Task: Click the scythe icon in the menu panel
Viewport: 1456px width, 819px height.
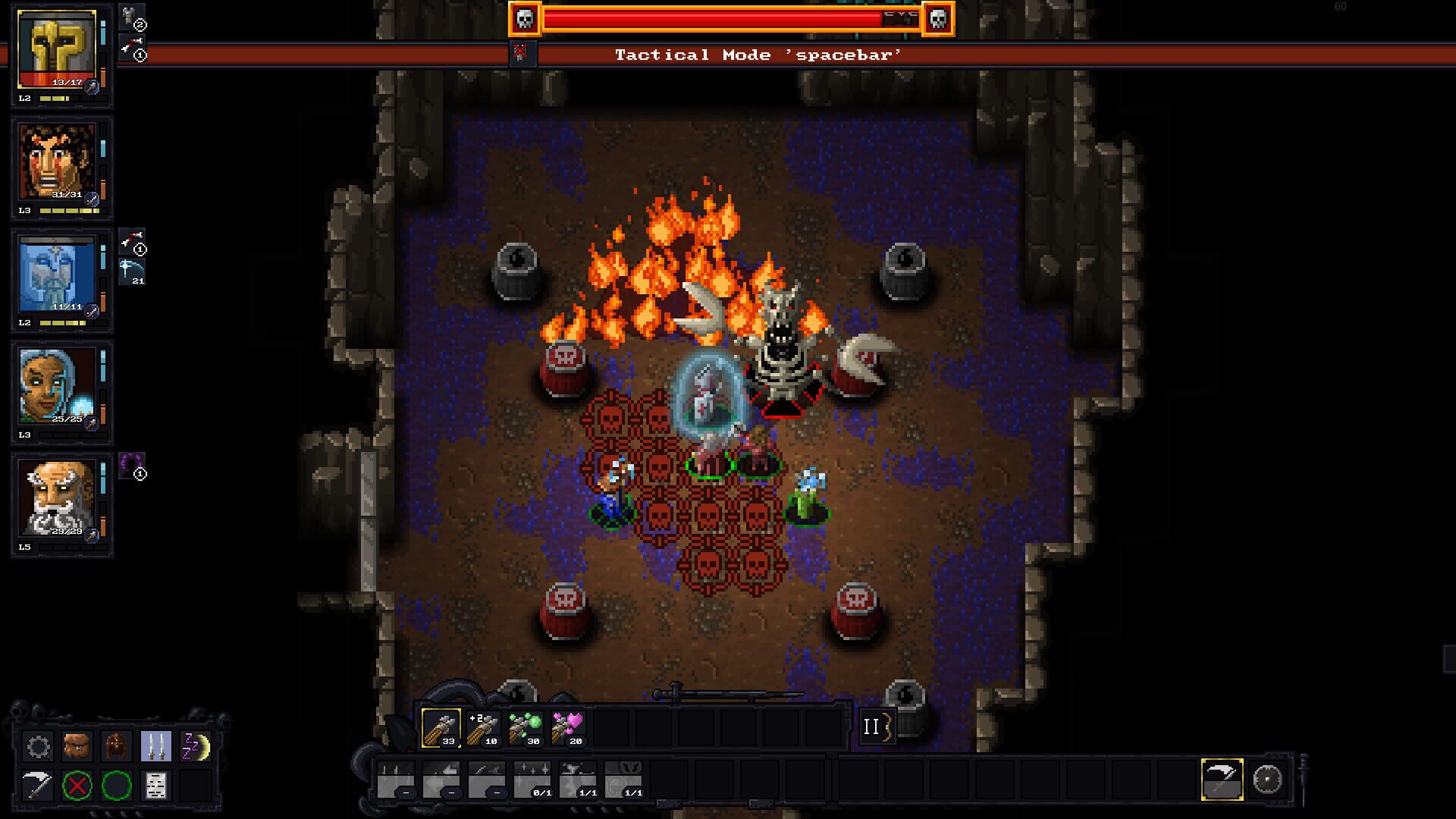Action: coord(38,786)
